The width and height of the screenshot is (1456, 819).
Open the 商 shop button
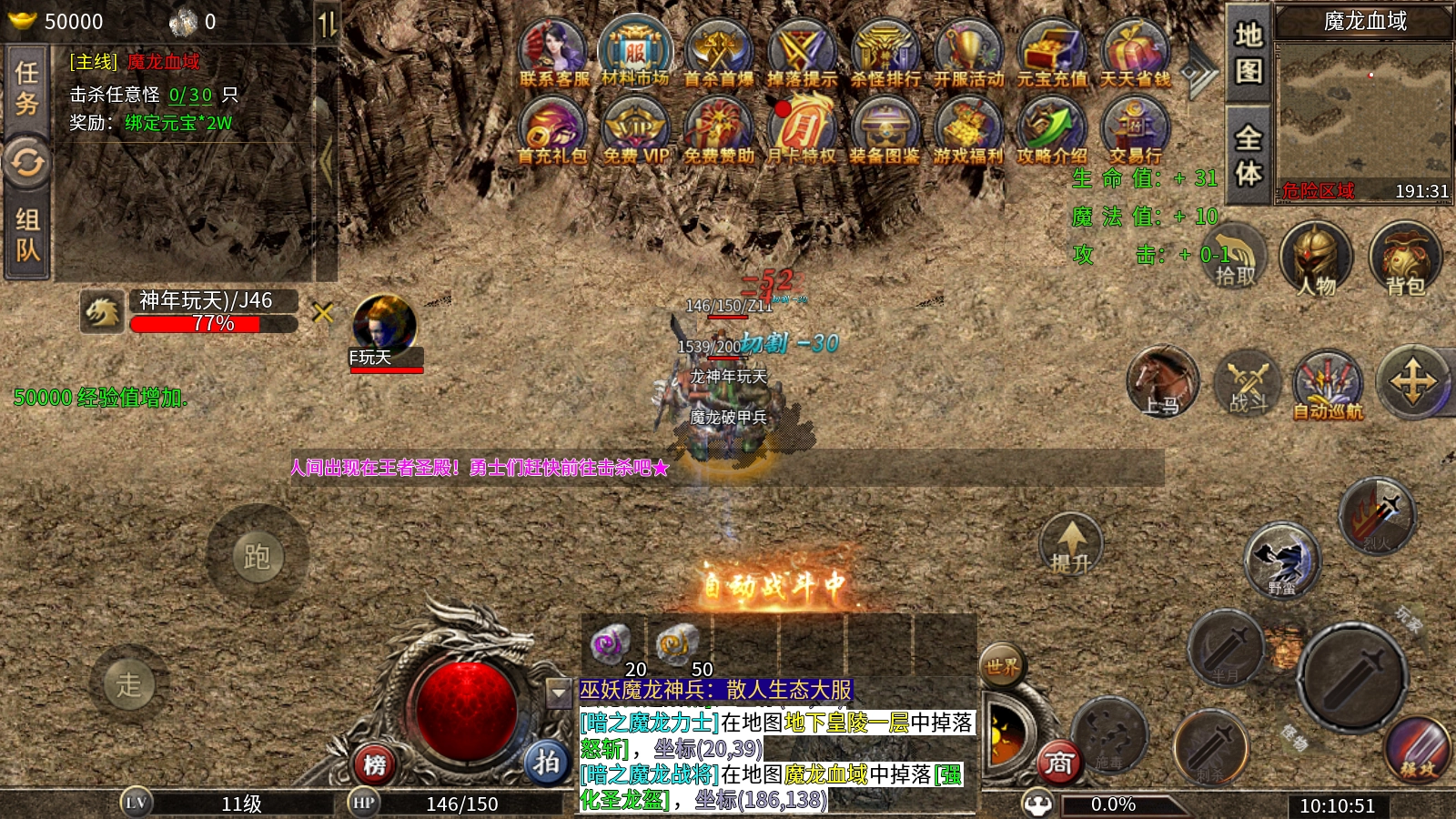(x=1058, y=763)
